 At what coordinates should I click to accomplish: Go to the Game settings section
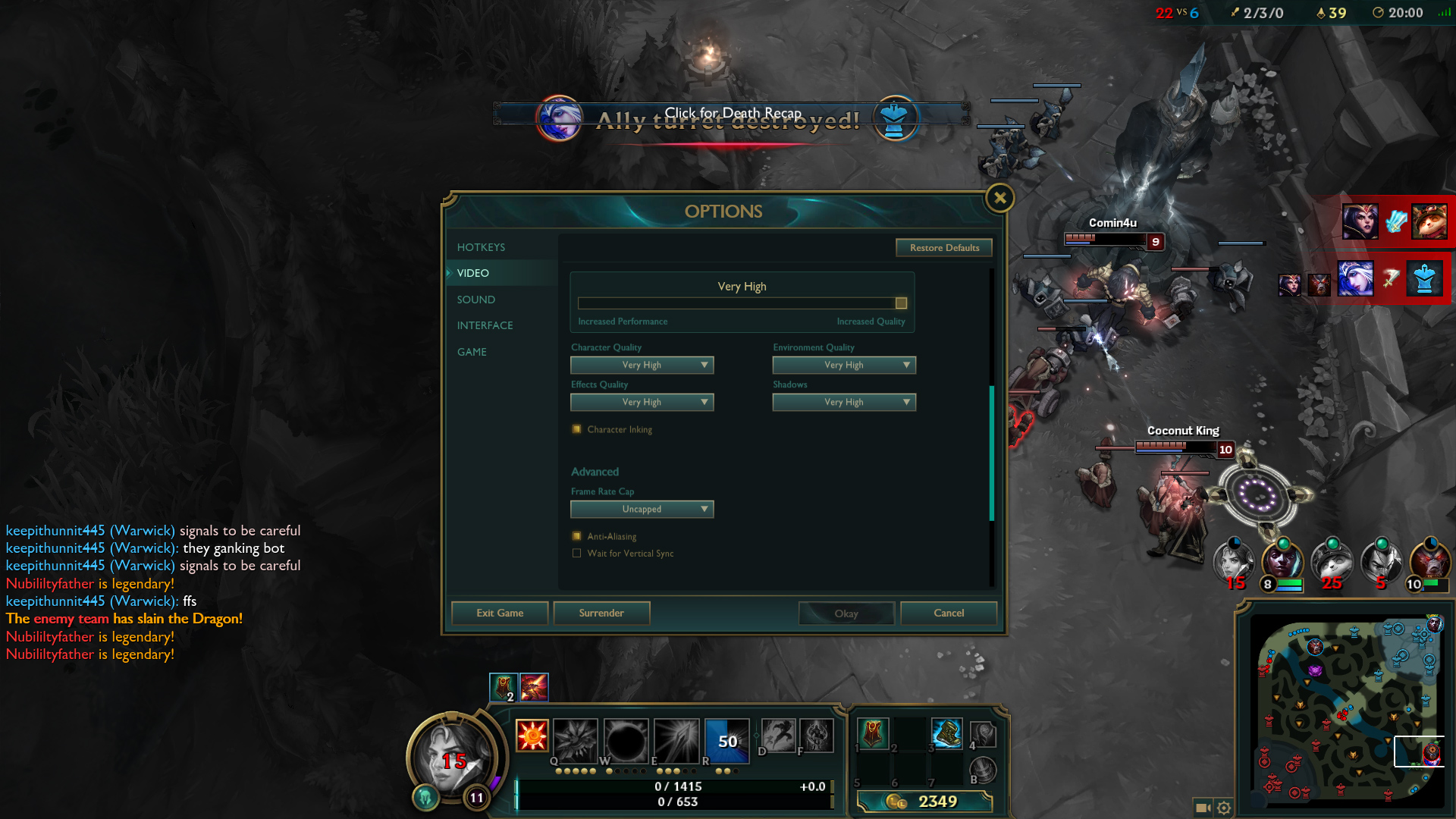(x=472, y=352)
